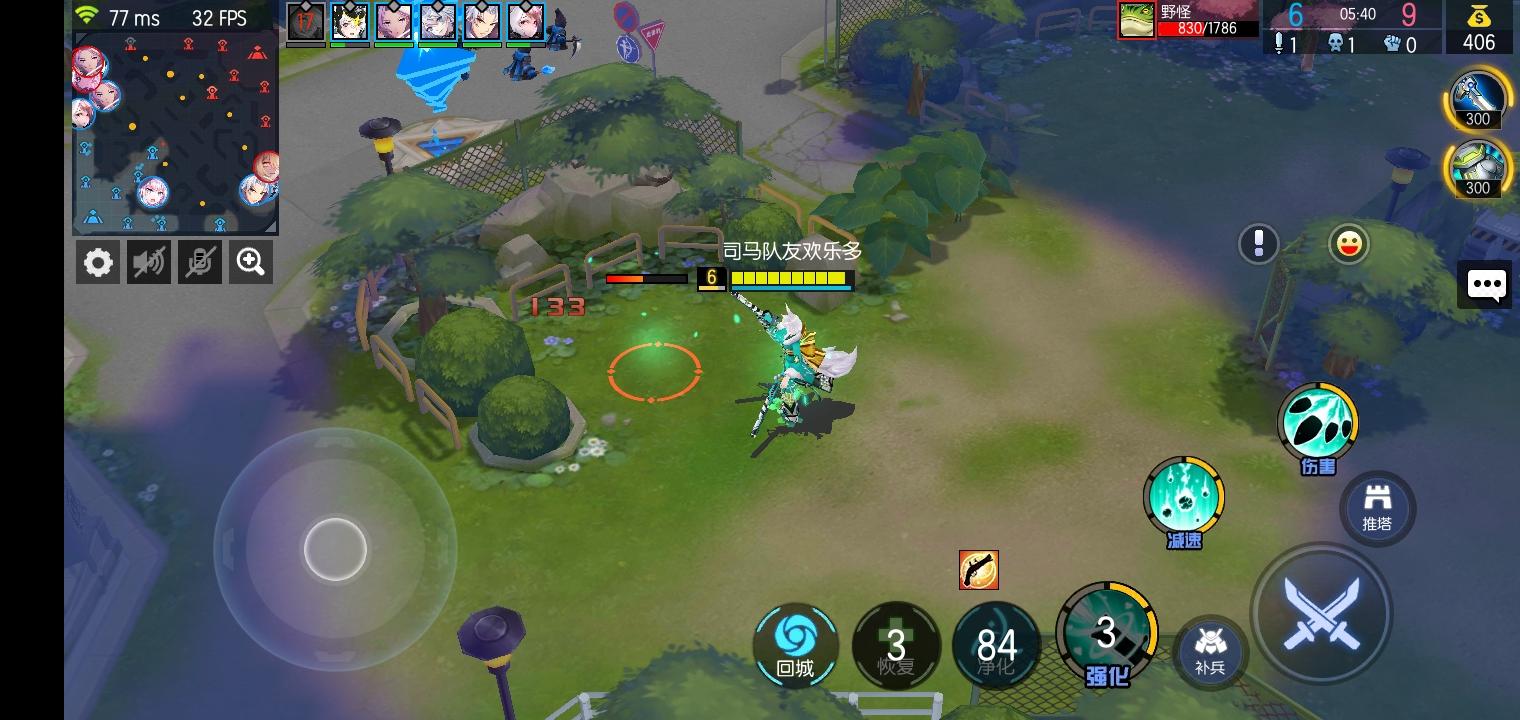Open the smiley emote icon

(x=1348, y=244)
